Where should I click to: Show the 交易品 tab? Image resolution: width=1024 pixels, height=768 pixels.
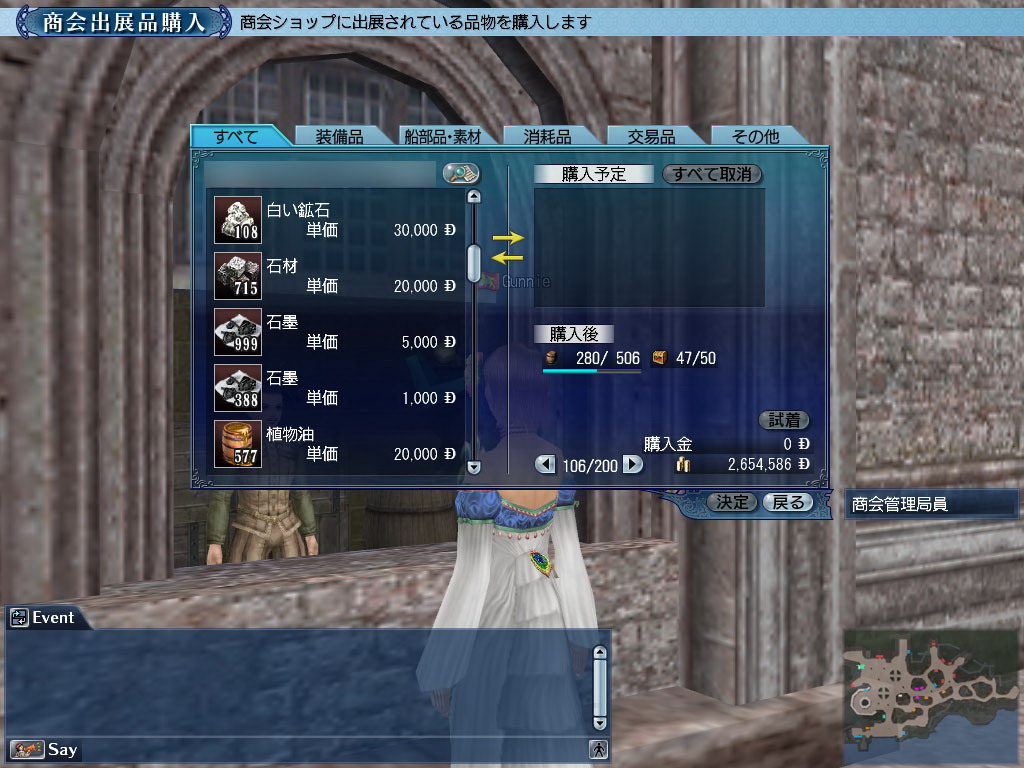(651, 137)
